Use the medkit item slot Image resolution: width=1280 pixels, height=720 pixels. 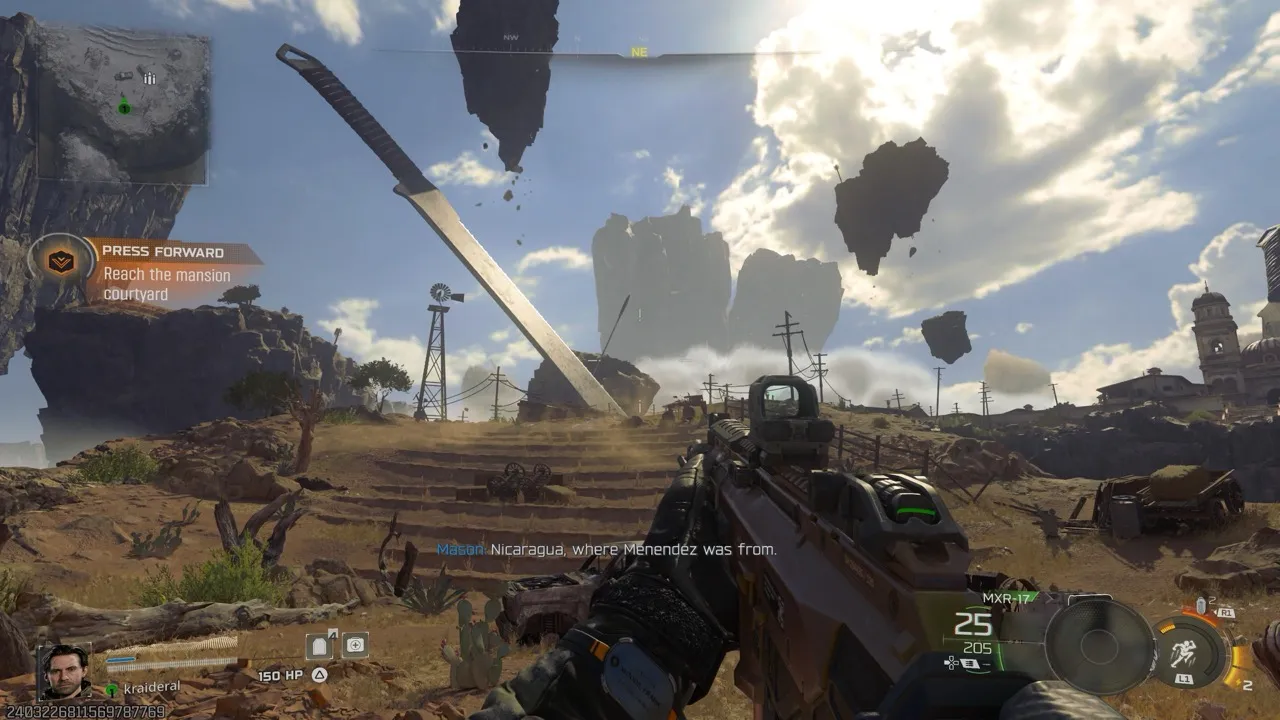355,645
